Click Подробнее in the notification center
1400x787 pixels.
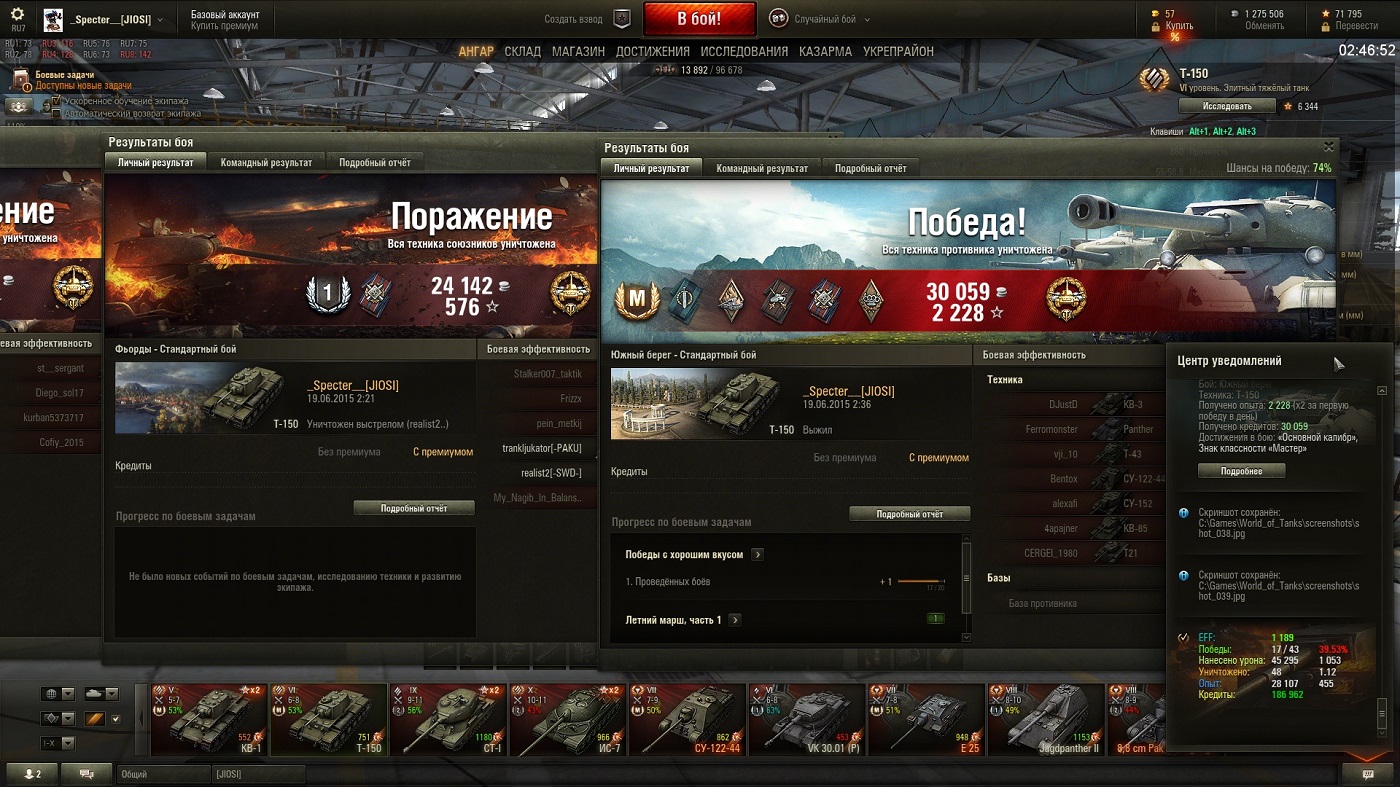[1241, 471]
